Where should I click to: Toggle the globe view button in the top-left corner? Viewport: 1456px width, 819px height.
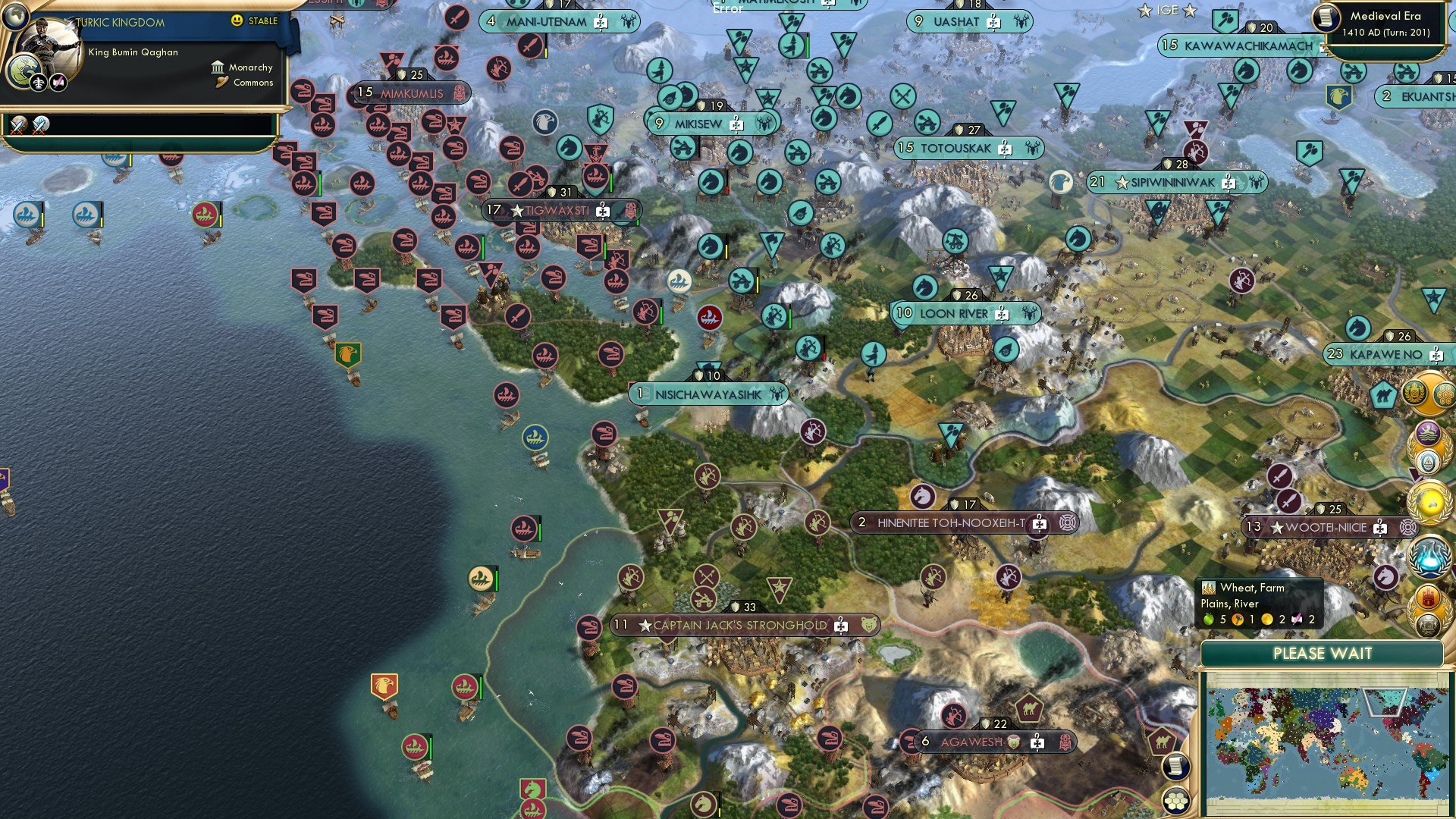coord(16,17)
